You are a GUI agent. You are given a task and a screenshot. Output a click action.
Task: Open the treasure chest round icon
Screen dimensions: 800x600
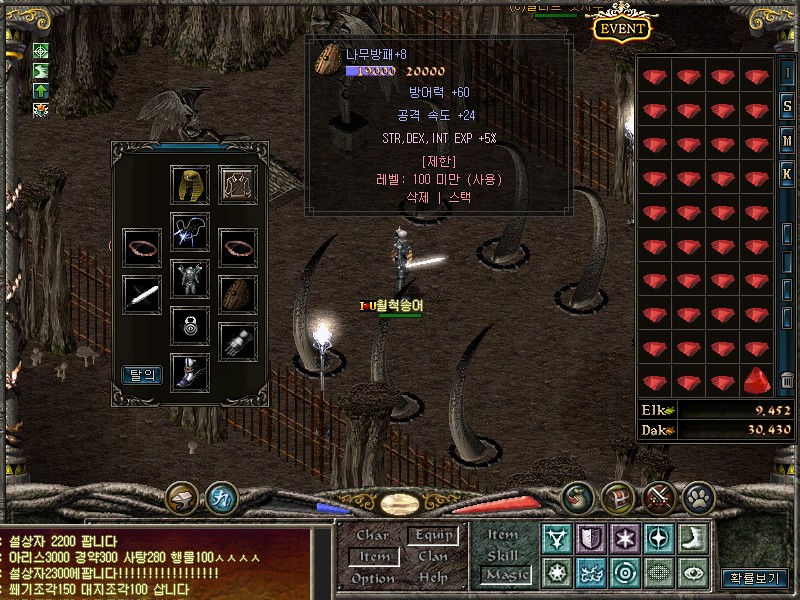pyautogui.click(x=617, y=497)
